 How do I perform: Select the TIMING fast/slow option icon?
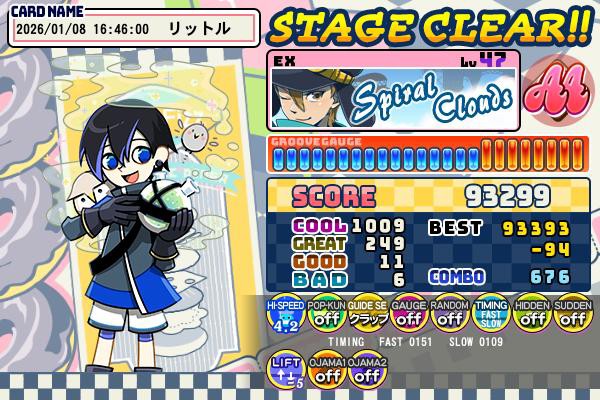click(490, 318)
